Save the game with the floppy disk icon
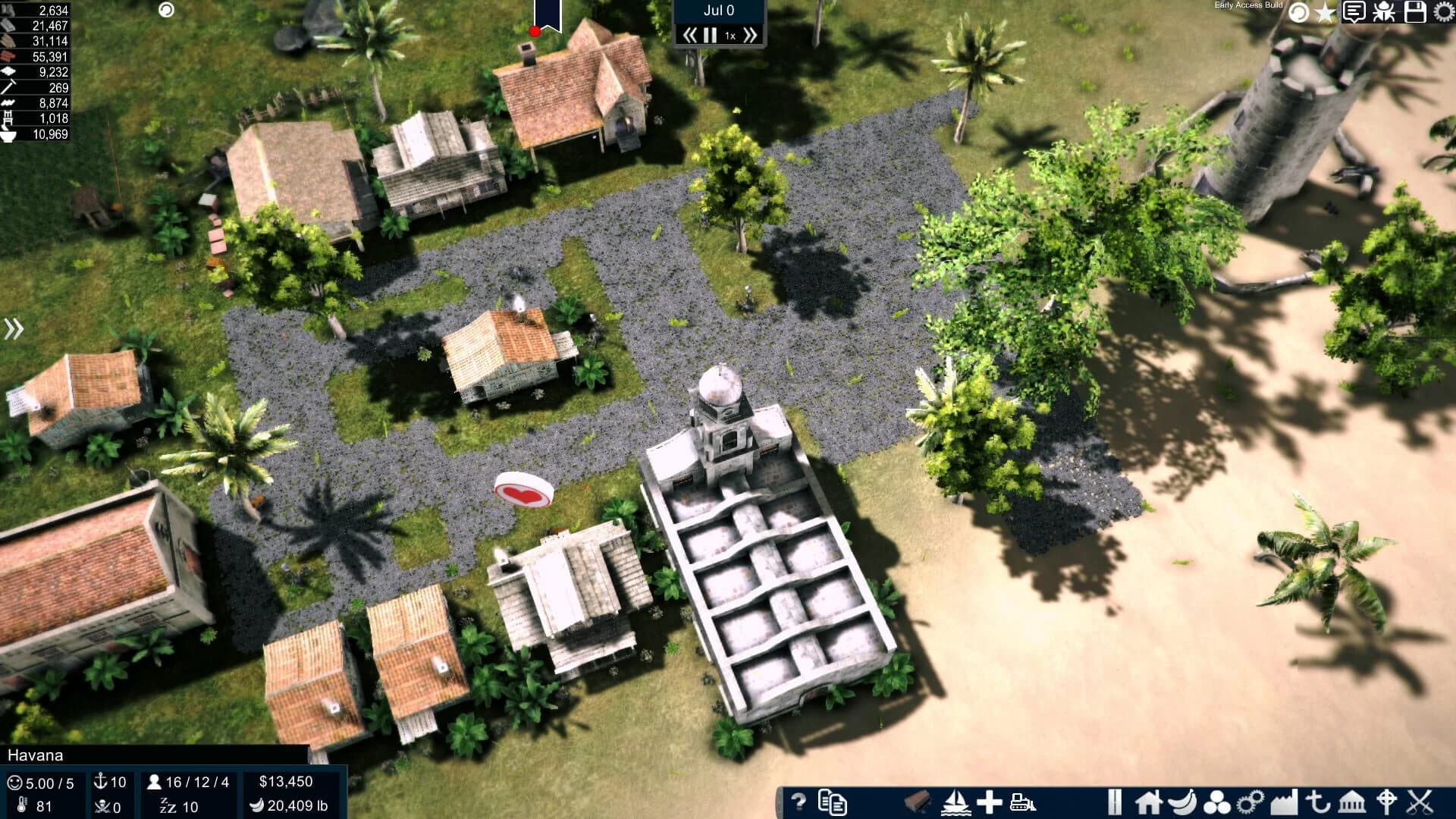1456x819 pixels. tap(1414, 11)
